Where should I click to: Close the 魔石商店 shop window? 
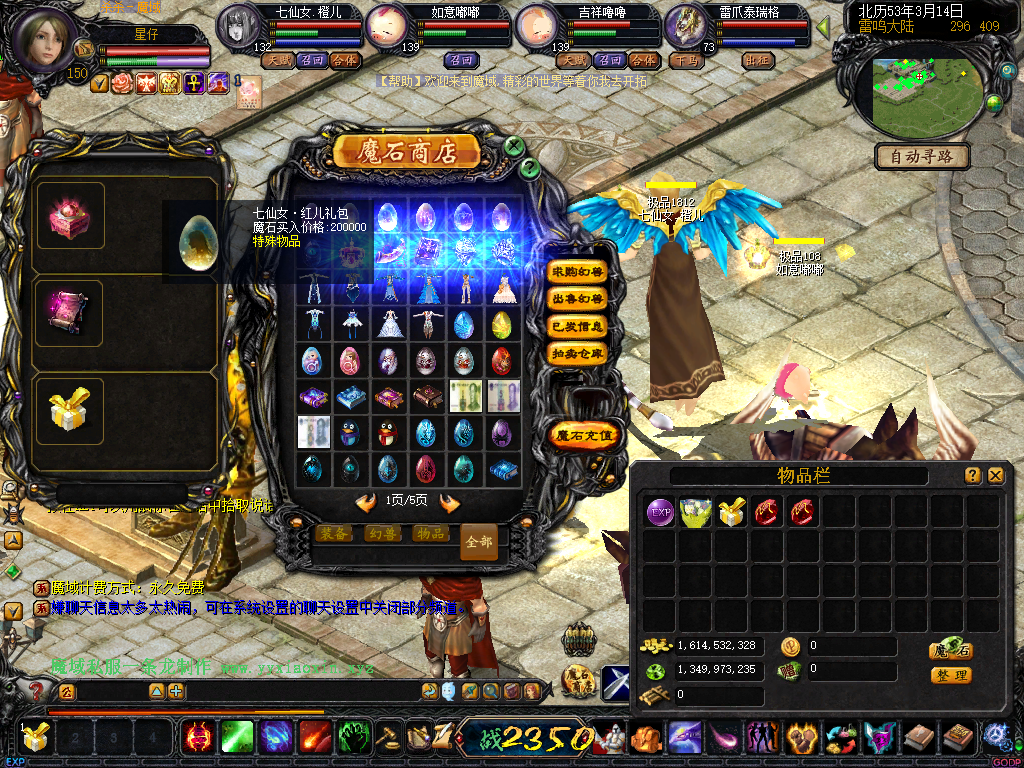(x=514, y=146)
